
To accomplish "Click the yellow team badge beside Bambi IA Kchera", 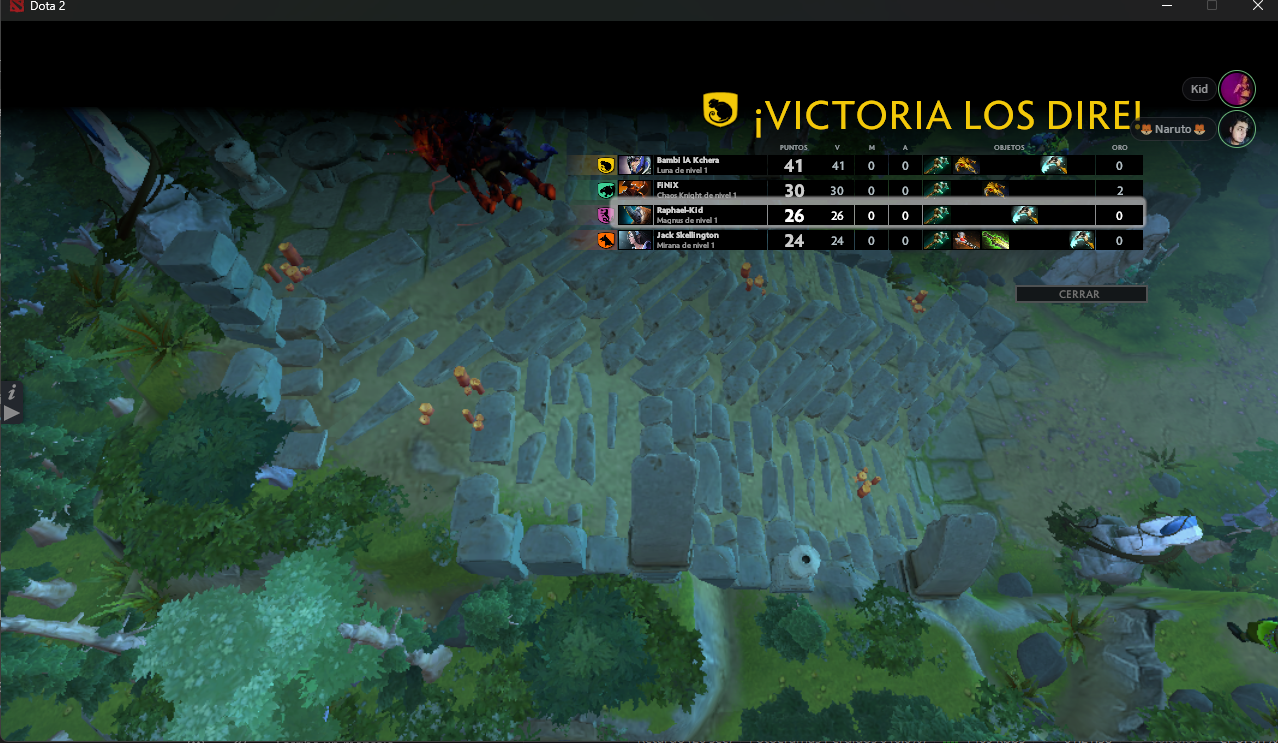I will coord(605,166).
